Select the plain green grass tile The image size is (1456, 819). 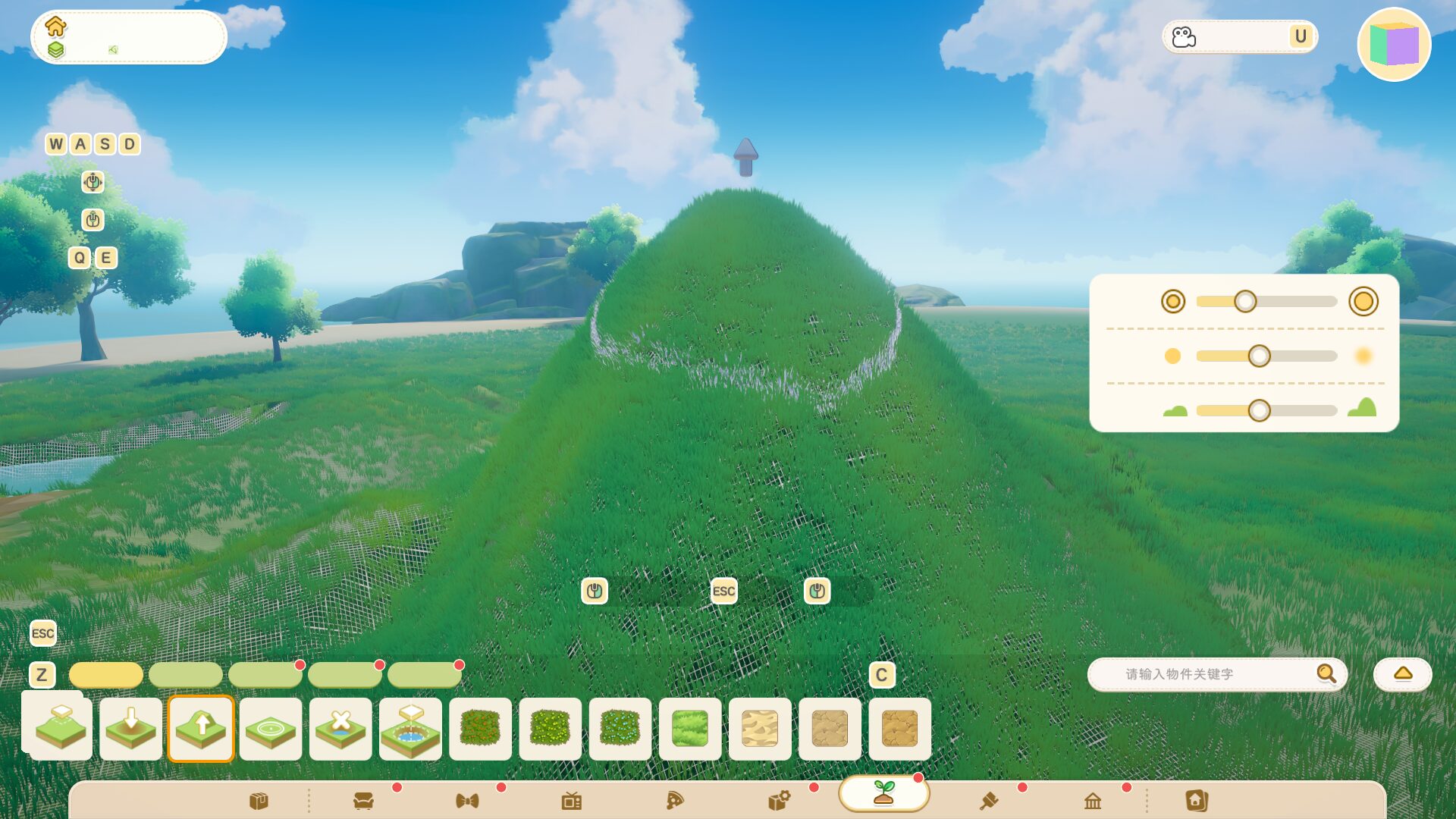(x=690, y=729)
